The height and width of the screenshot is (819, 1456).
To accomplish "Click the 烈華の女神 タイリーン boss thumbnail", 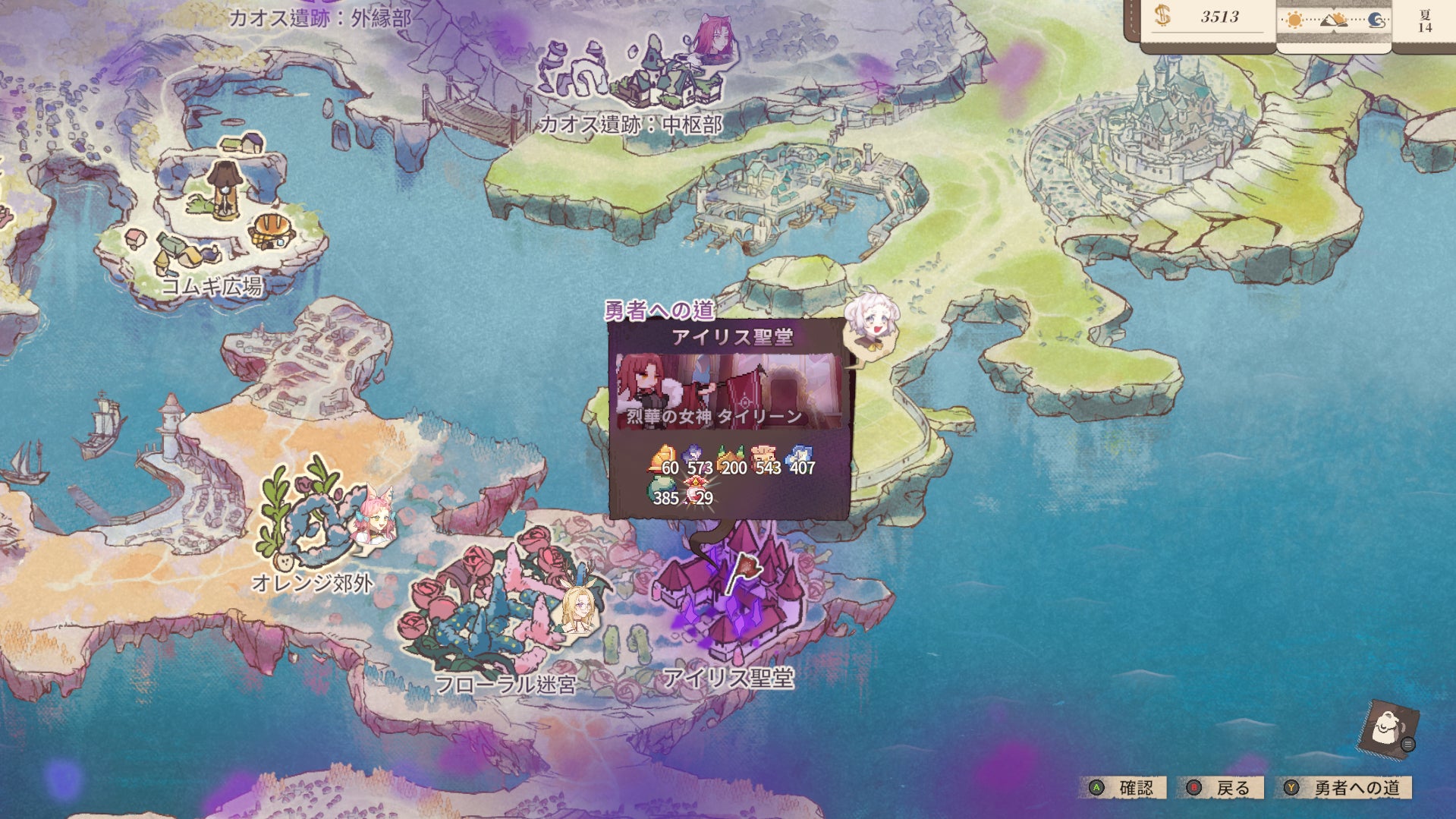I will coord(729,391).
